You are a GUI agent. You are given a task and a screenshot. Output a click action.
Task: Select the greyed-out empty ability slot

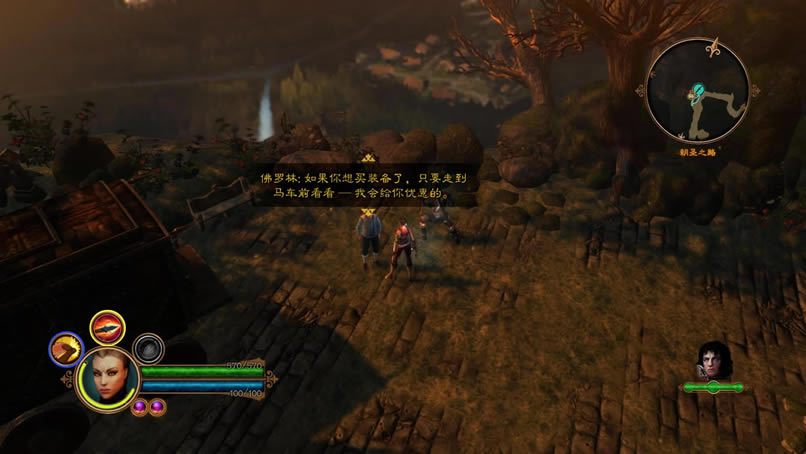(149, 348)
